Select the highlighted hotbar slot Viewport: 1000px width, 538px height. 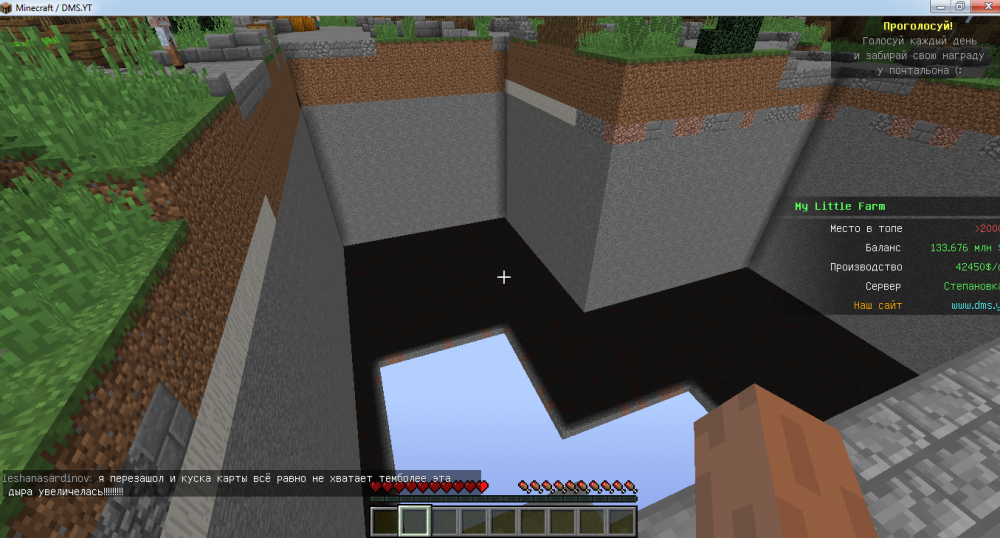click(415, 520)
